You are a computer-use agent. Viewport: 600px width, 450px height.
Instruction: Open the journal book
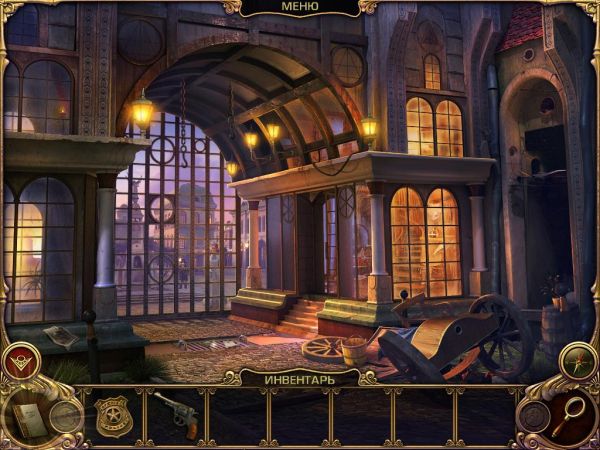27,418
